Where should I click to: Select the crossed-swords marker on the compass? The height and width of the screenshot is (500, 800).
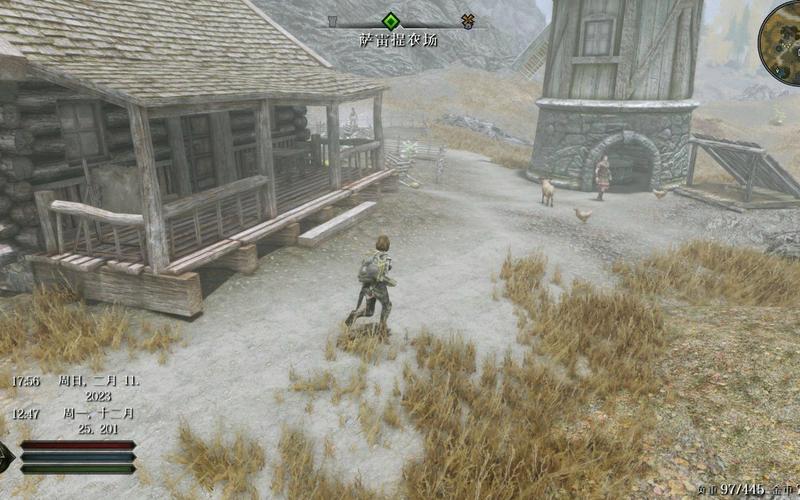point(468,21)
